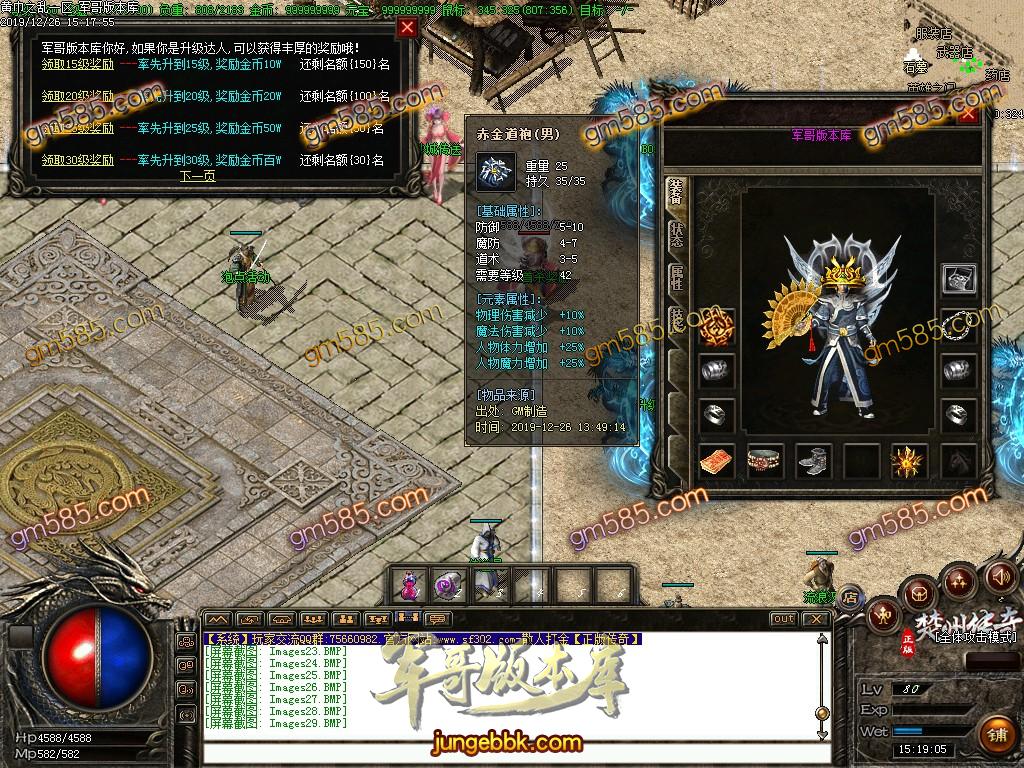1024x768 pixels.
Task: Open the 属性 attributes tab
Action: [x=676, y=279]
